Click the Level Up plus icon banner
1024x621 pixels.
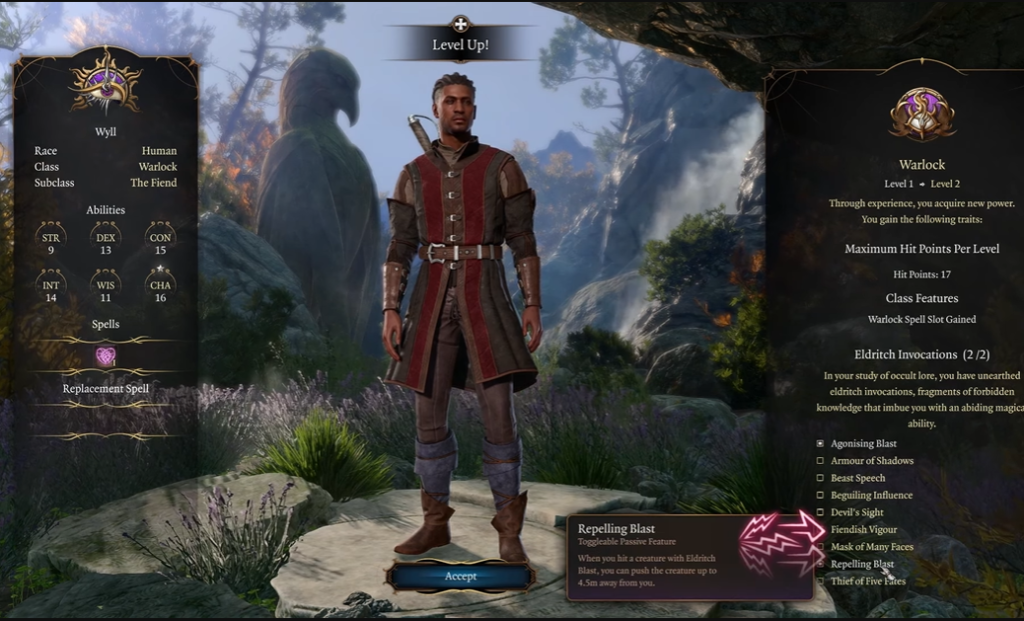460,26
